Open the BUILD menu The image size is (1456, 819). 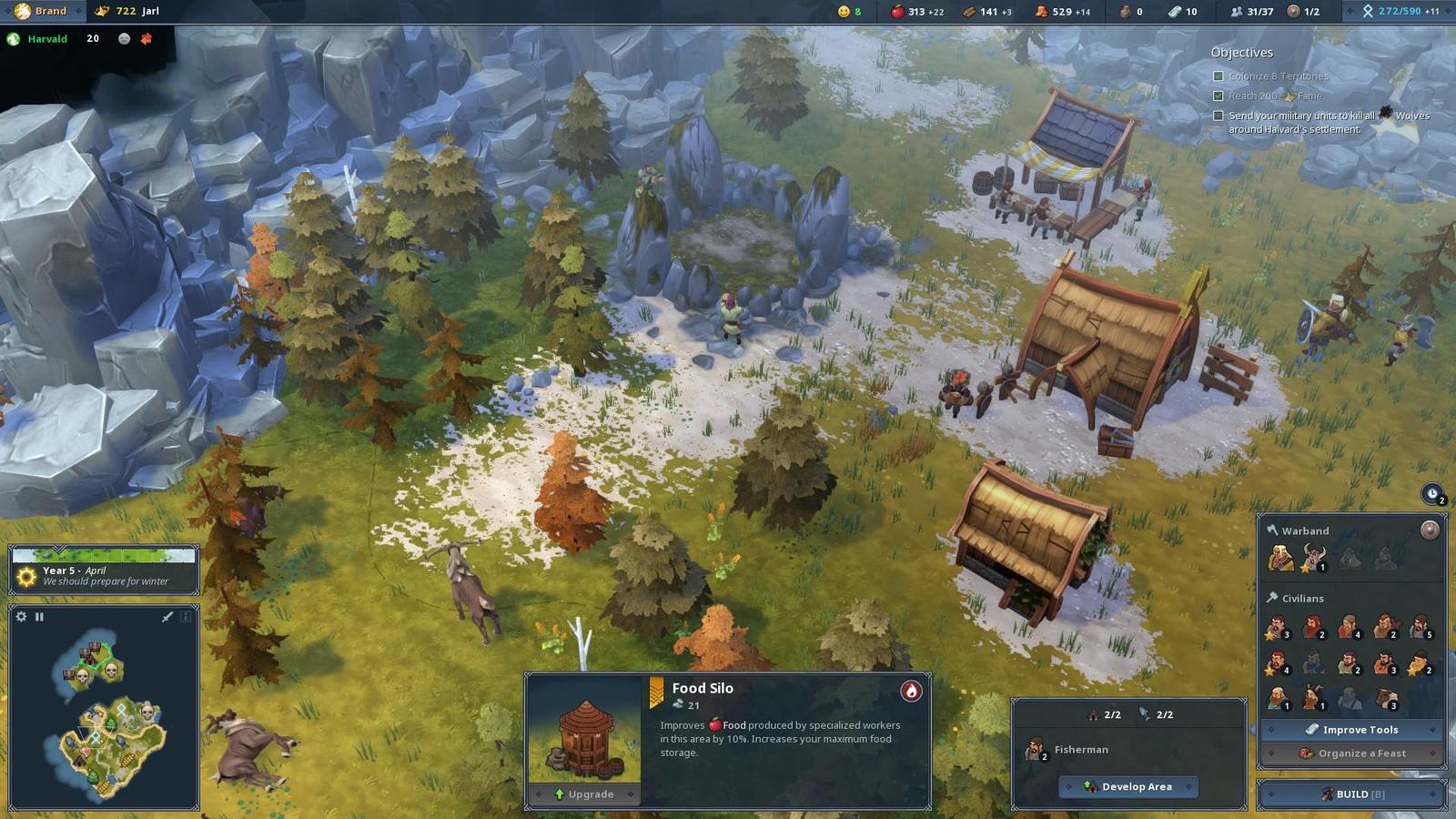[x=1352, y=794]
